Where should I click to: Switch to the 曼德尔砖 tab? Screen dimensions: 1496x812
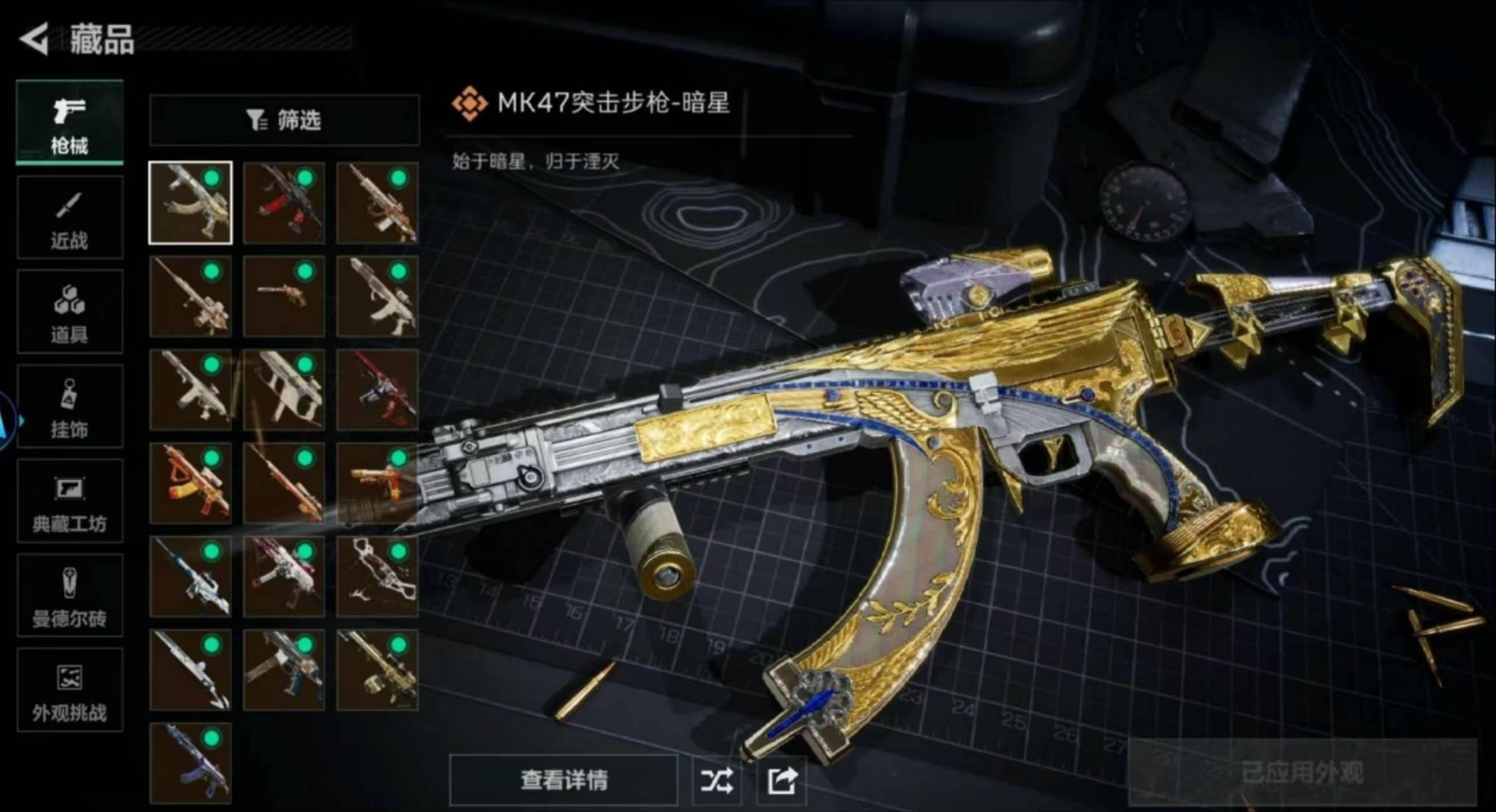coord(69,596)
